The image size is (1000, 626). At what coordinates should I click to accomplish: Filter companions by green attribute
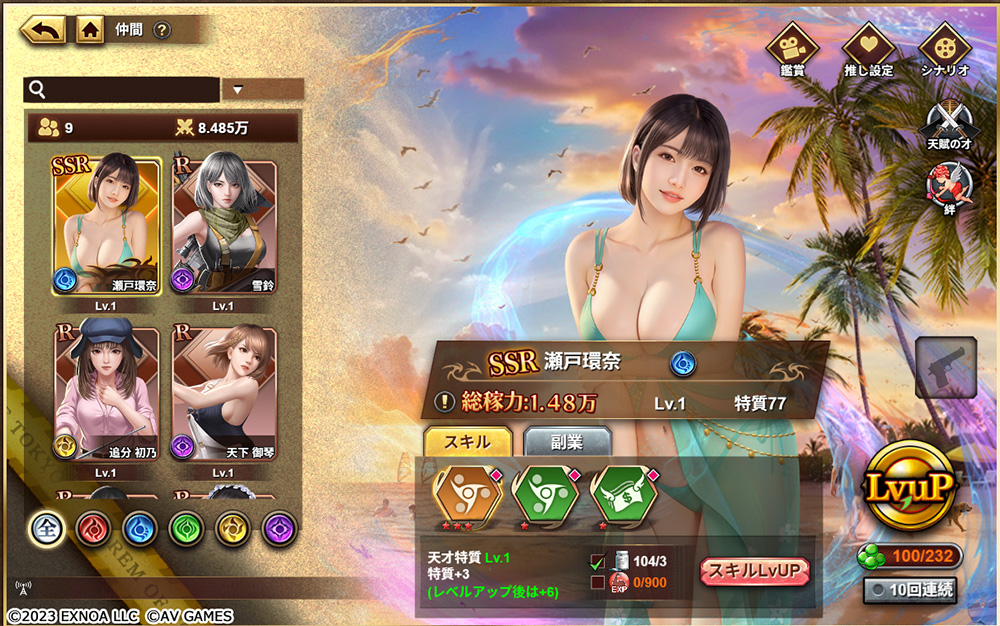click(x=186, y=527)
